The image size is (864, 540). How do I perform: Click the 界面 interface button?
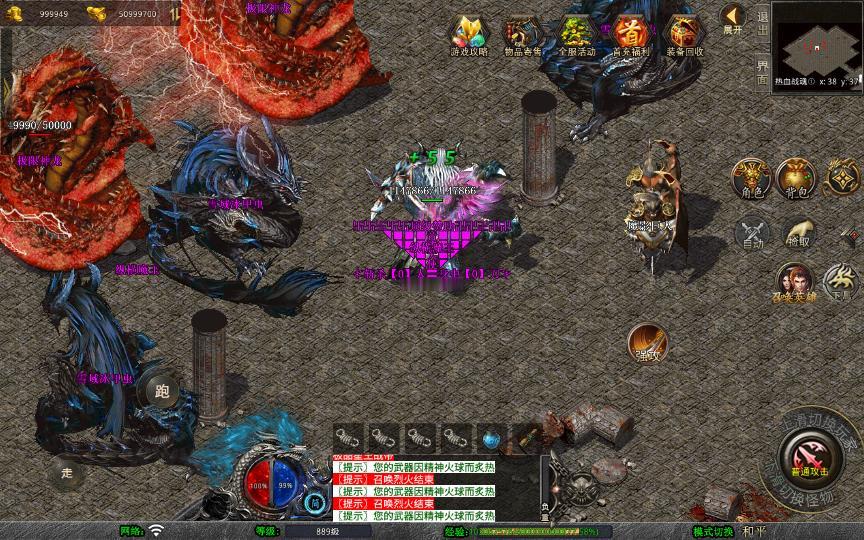pyautogui.click(x=762, y=72)
